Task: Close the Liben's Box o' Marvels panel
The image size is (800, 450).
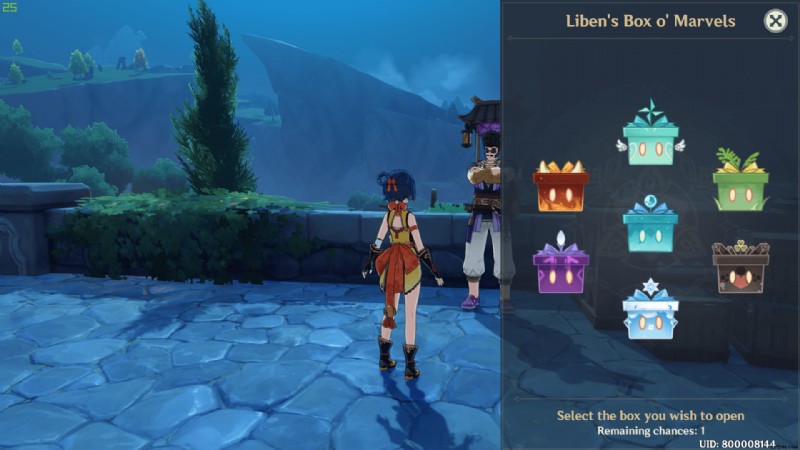Action: pos(775,20)
